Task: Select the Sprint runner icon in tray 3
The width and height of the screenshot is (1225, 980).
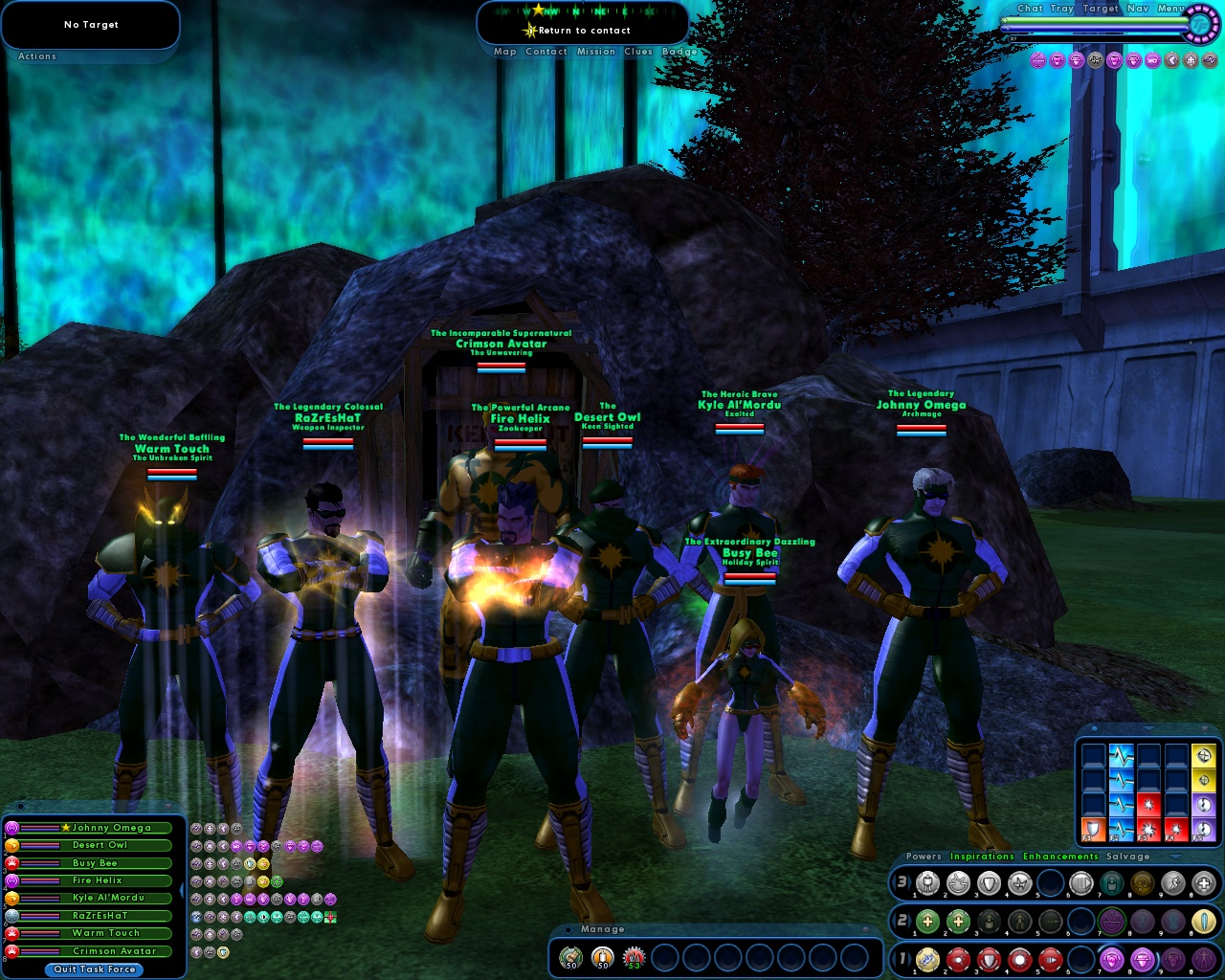Action: pyautogui.click(x=1174, y=883)
